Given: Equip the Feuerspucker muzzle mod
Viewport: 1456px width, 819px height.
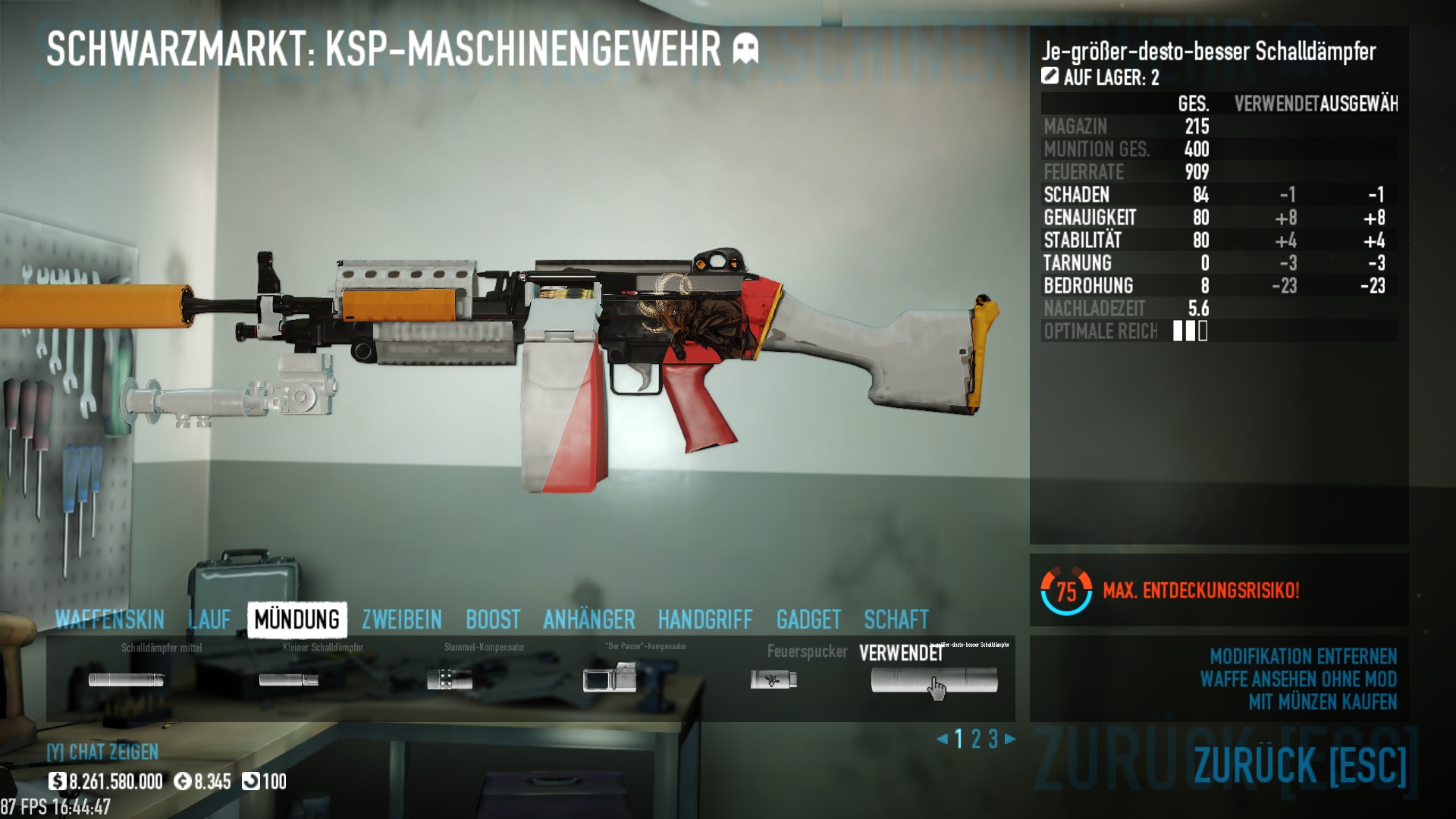Looking at the screenshot, I should [x=773, y=679].
